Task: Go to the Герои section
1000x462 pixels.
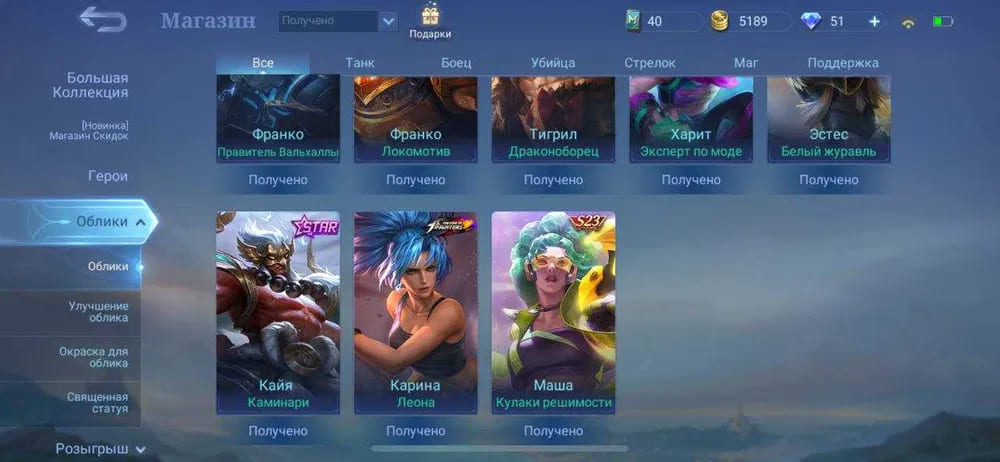Action: tap(108, 176)
